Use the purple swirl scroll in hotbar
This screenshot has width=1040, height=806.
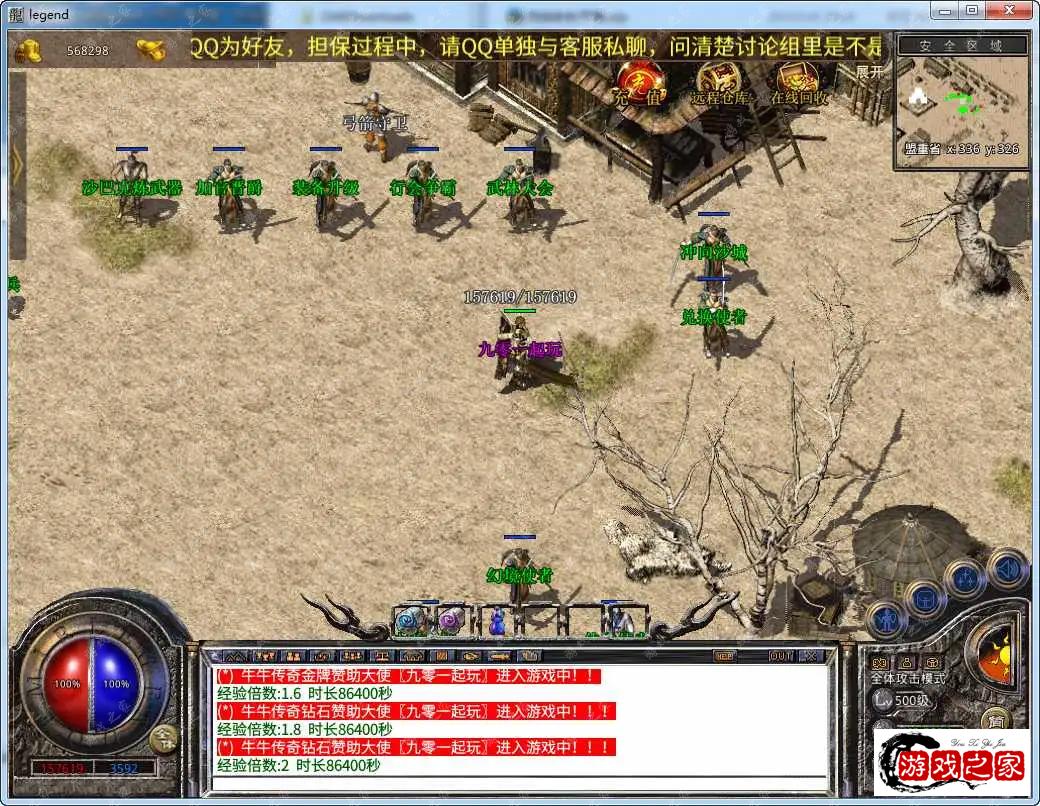point(451,621)
